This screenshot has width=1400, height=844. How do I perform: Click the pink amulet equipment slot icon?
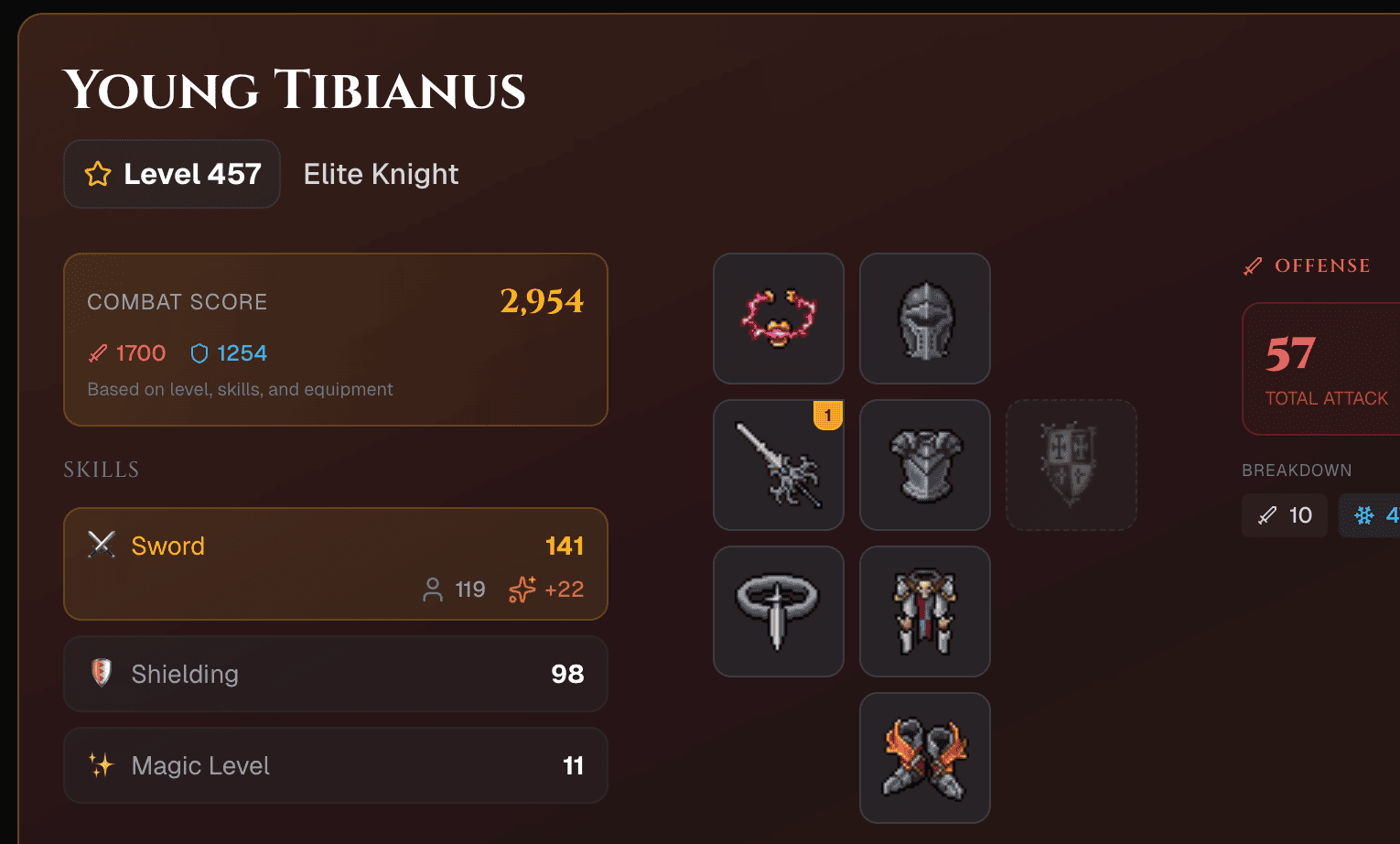pyautogui.click(x=778, y=318)
